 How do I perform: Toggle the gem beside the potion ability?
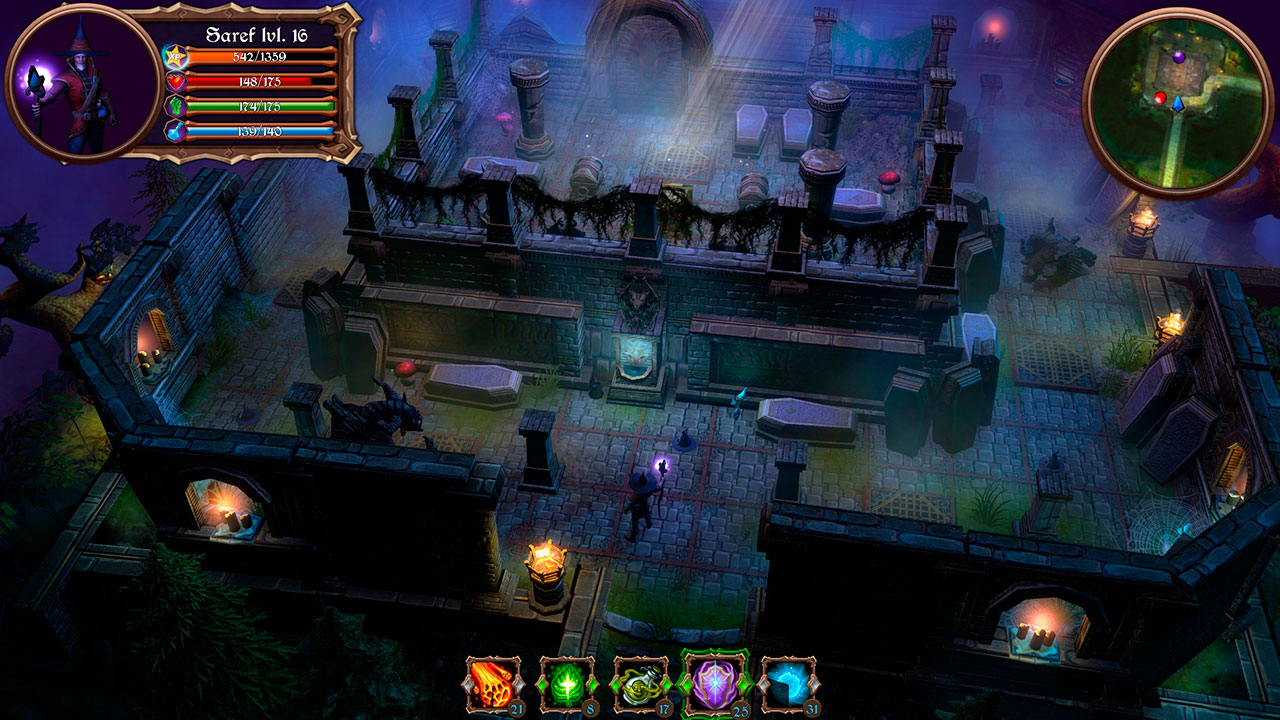615,684
